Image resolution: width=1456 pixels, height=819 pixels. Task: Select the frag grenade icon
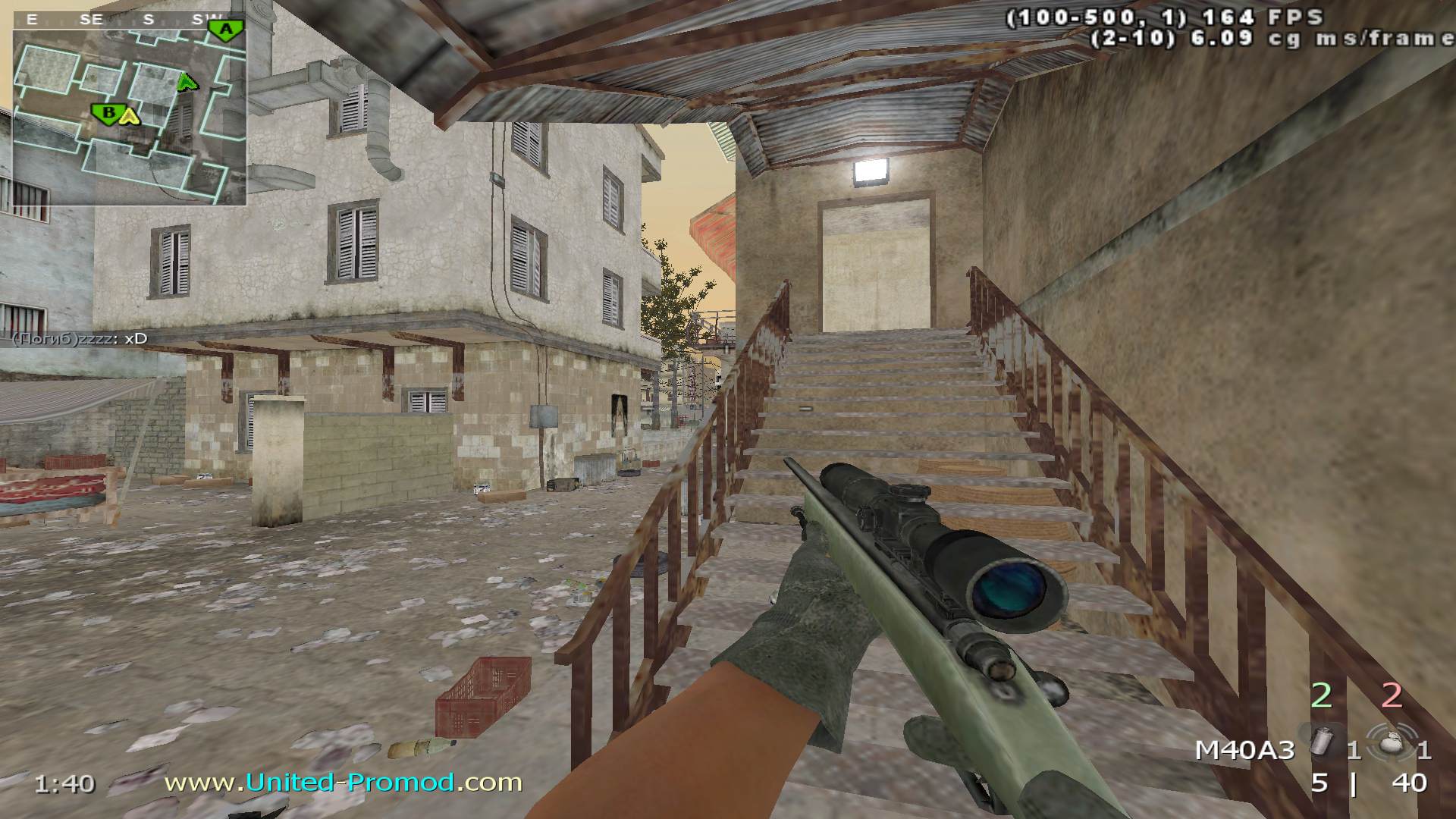1389,746
